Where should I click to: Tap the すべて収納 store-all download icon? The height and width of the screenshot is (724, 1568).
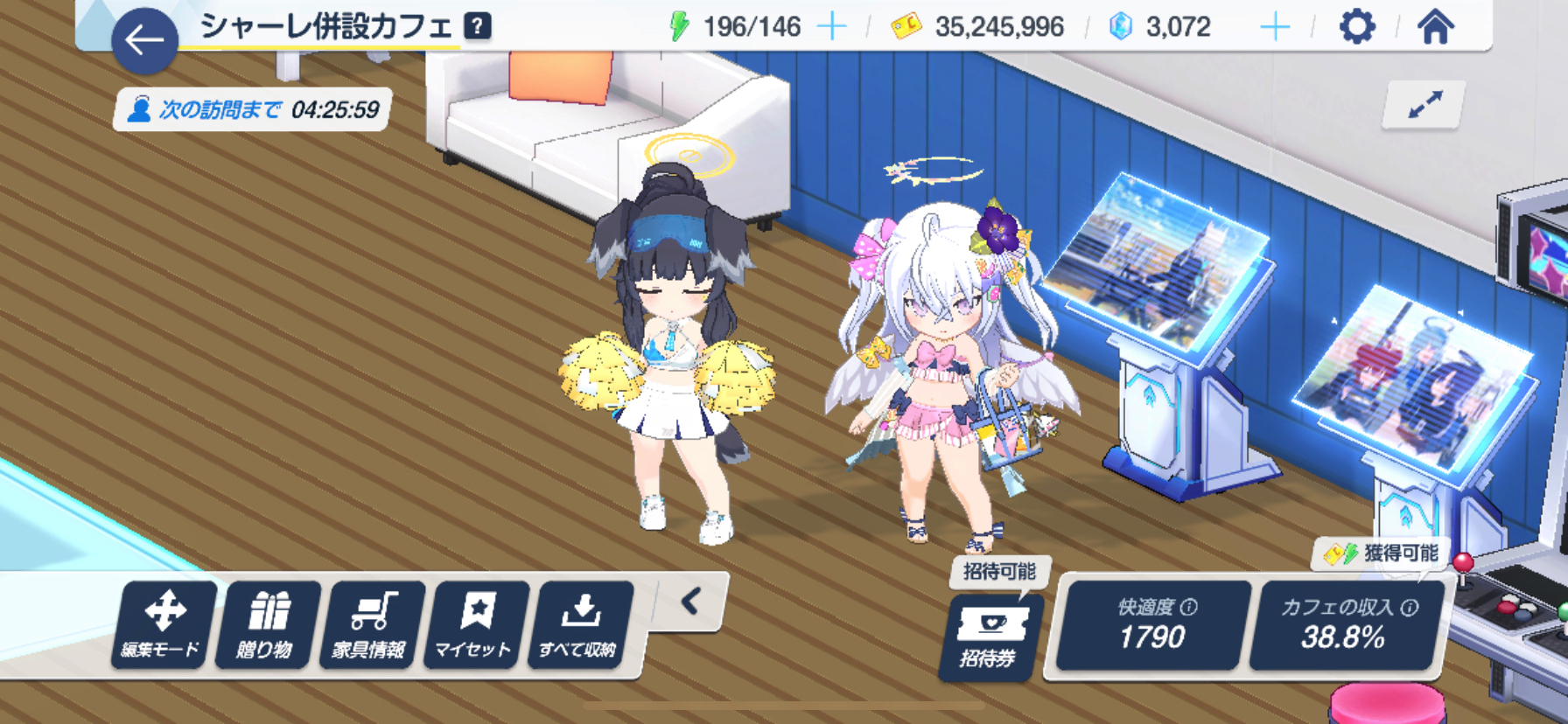point(579,624)
